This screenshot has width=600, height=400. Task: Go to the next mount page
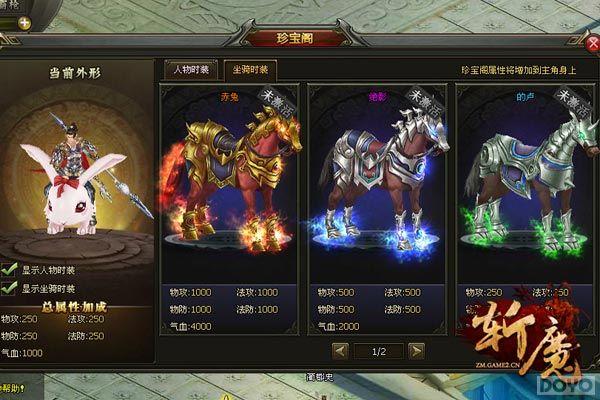click(x=416, y=350)
